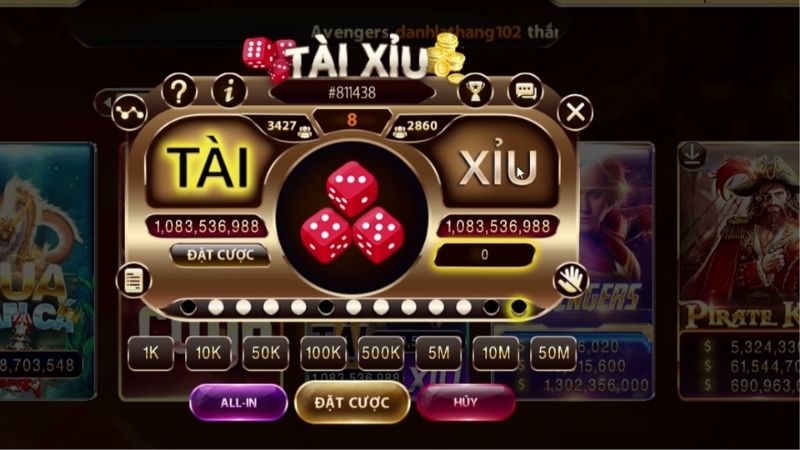
Task: Open the question mark help icon
Action: tap(178, 92)
